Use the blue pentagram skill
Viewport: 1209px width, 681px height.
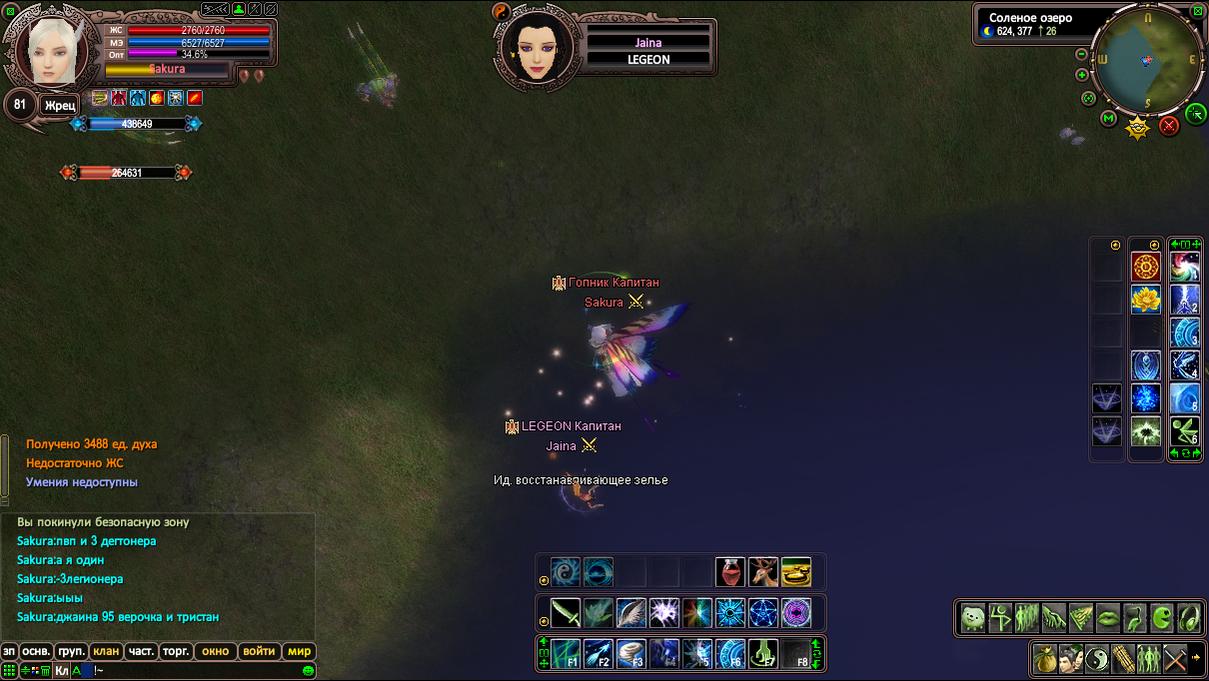coord(763,612)
